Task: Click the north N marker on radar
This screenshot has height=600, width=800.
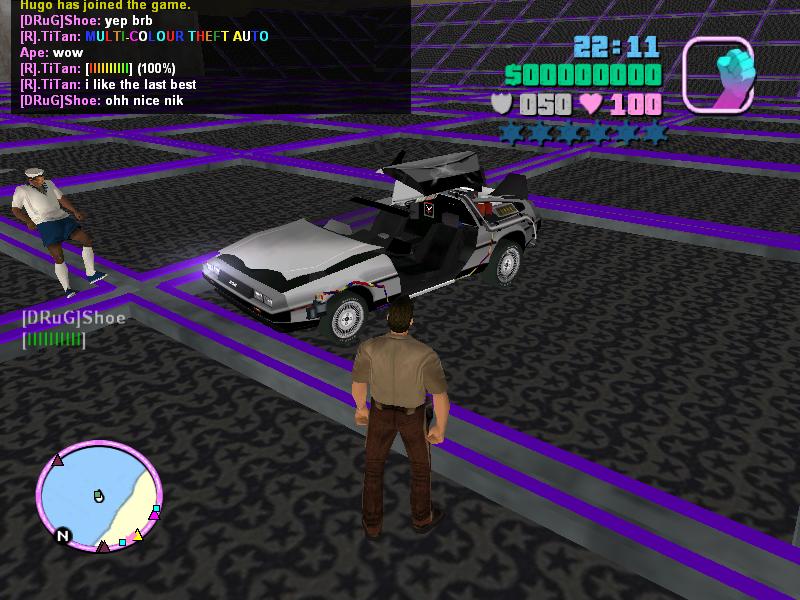Action: (62, 536)
